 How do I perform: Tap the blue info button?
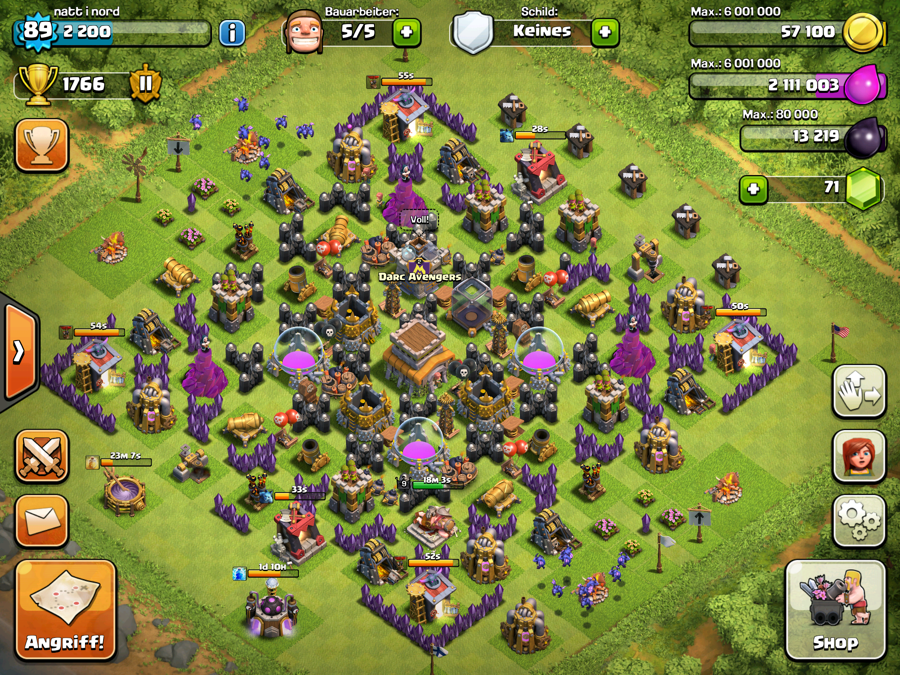click(x=231, y=32)
